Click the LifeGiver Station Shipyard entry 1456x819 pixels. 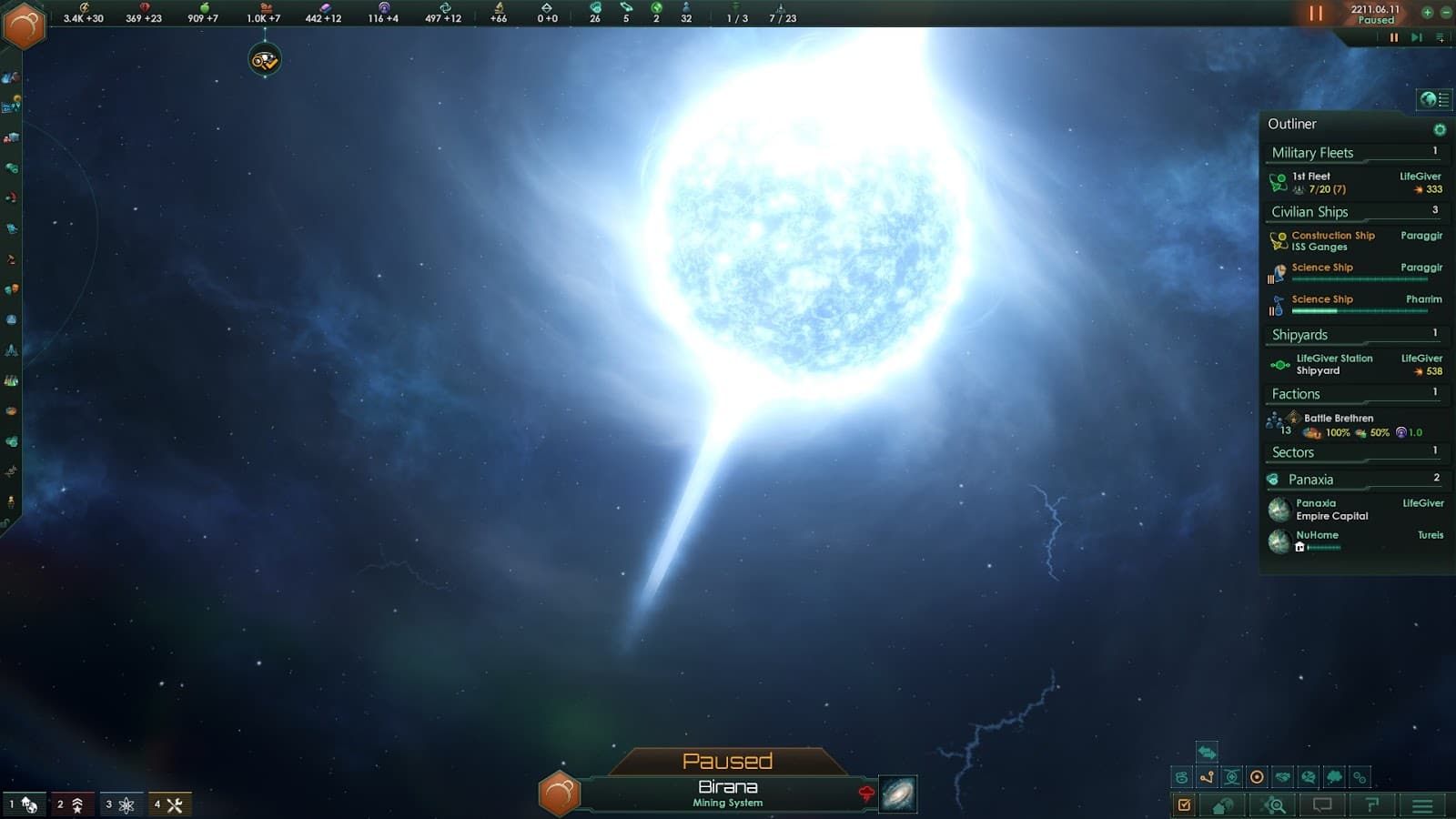1334,364
